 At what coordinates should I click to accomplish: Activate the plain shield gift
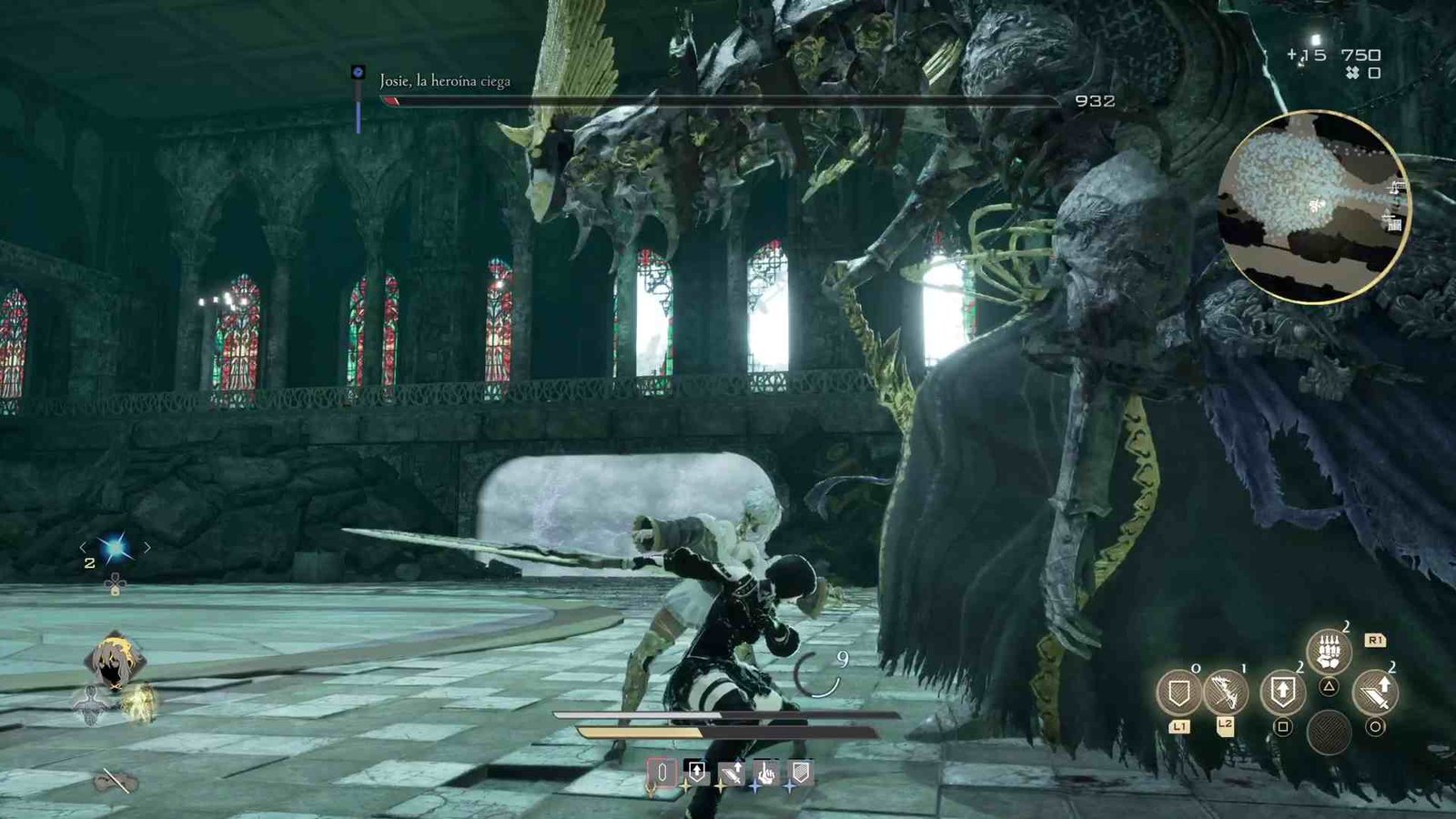pos(1178,693)
